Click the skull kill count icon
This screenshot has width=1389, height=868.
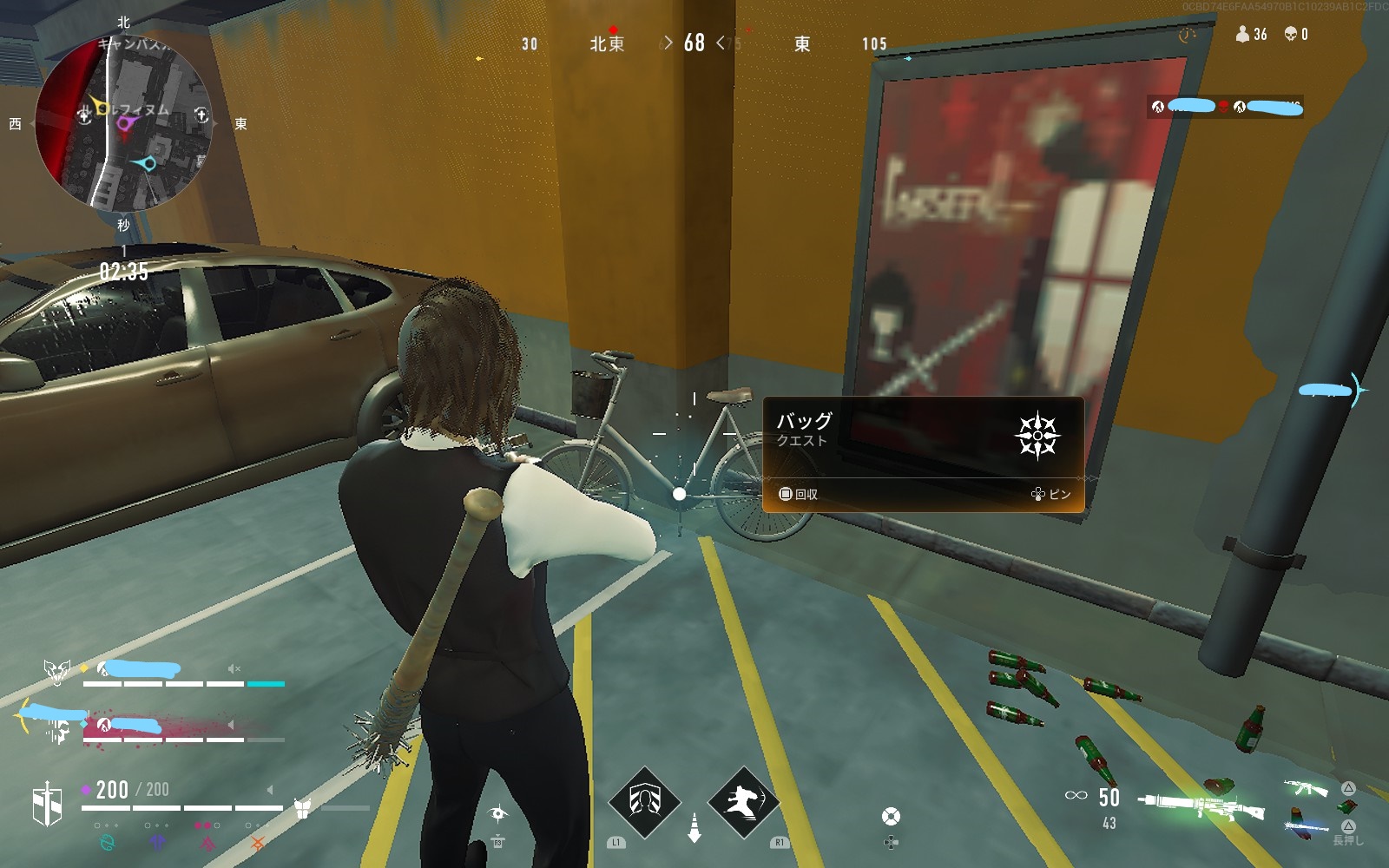click(1291, 34)
